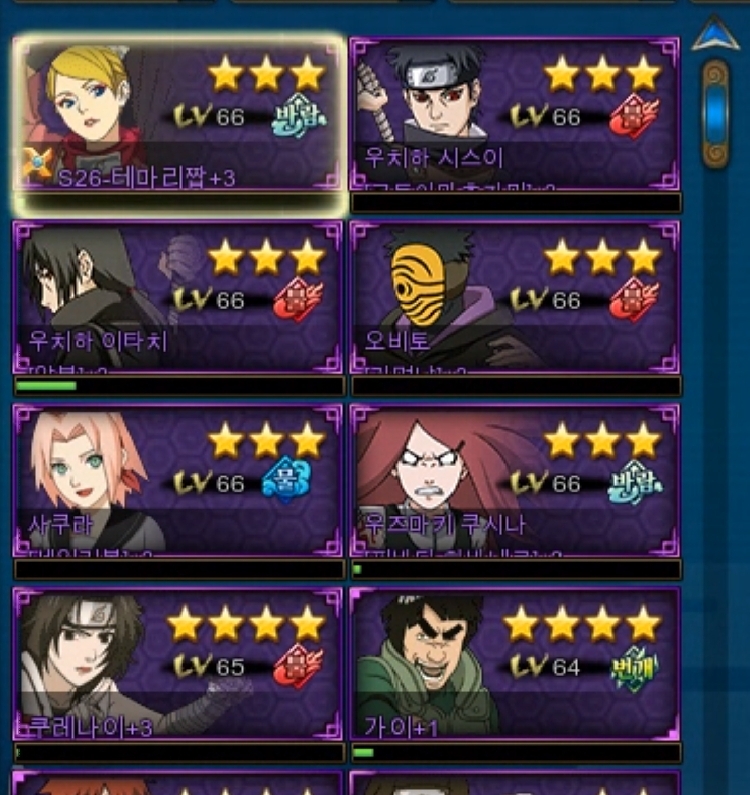Select the S26-테마리짱+3 character card
The image size is (750, 795).
click(x=180, y=116)
